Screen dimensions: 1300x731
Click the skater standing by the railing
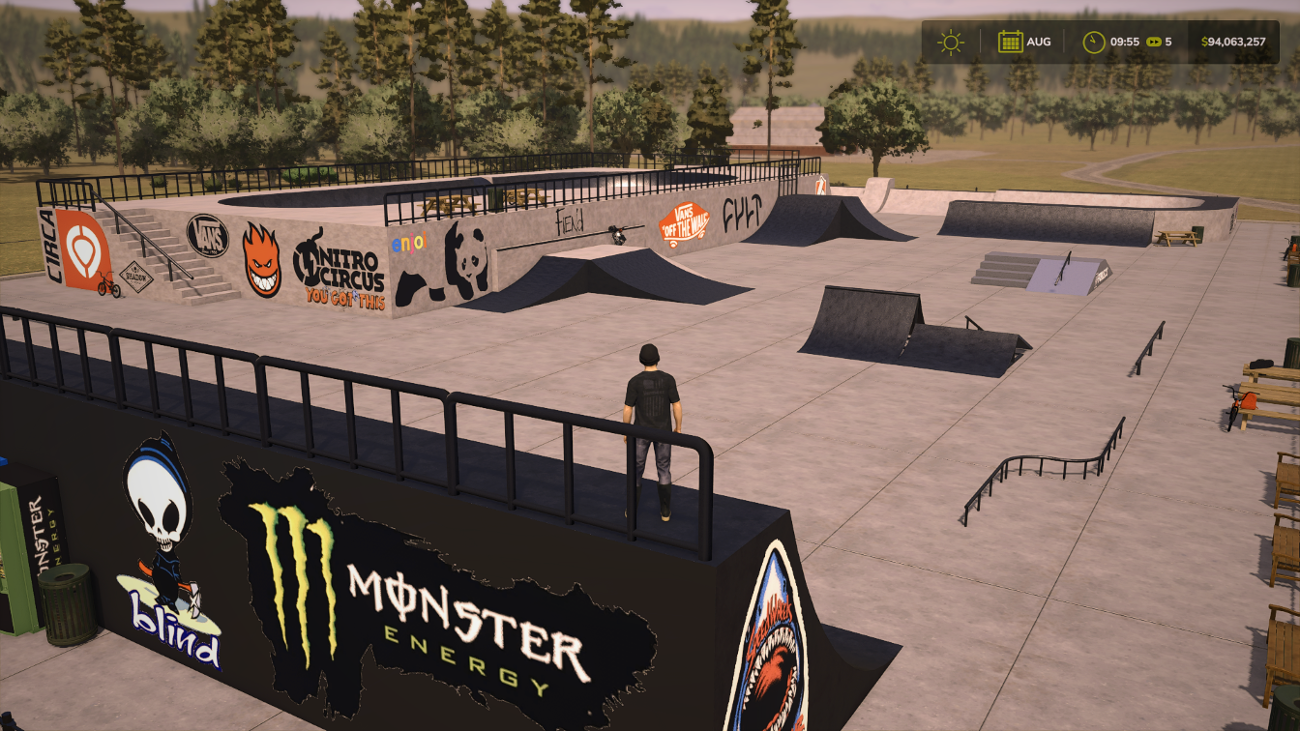[x=651, y=420]
